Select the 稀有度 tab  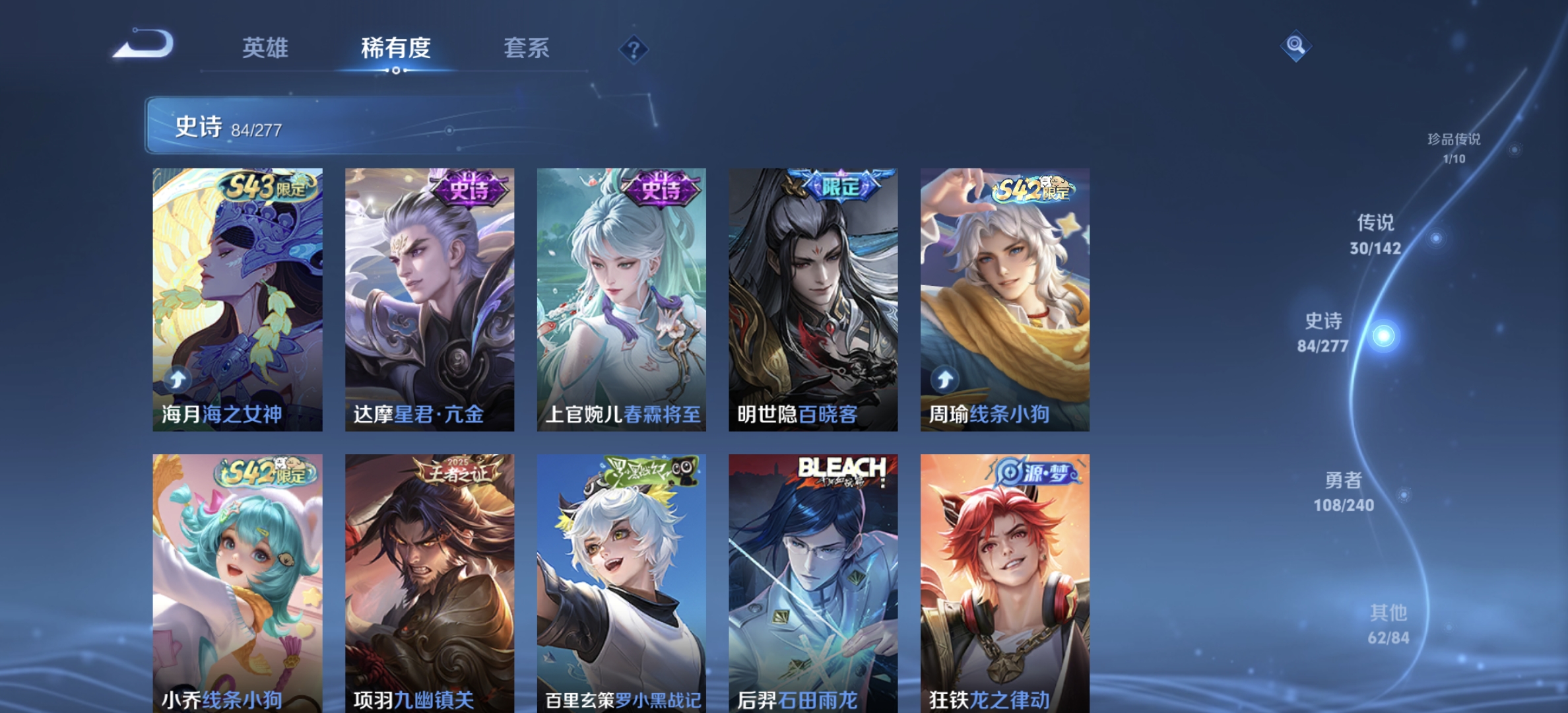click(397, 48)
